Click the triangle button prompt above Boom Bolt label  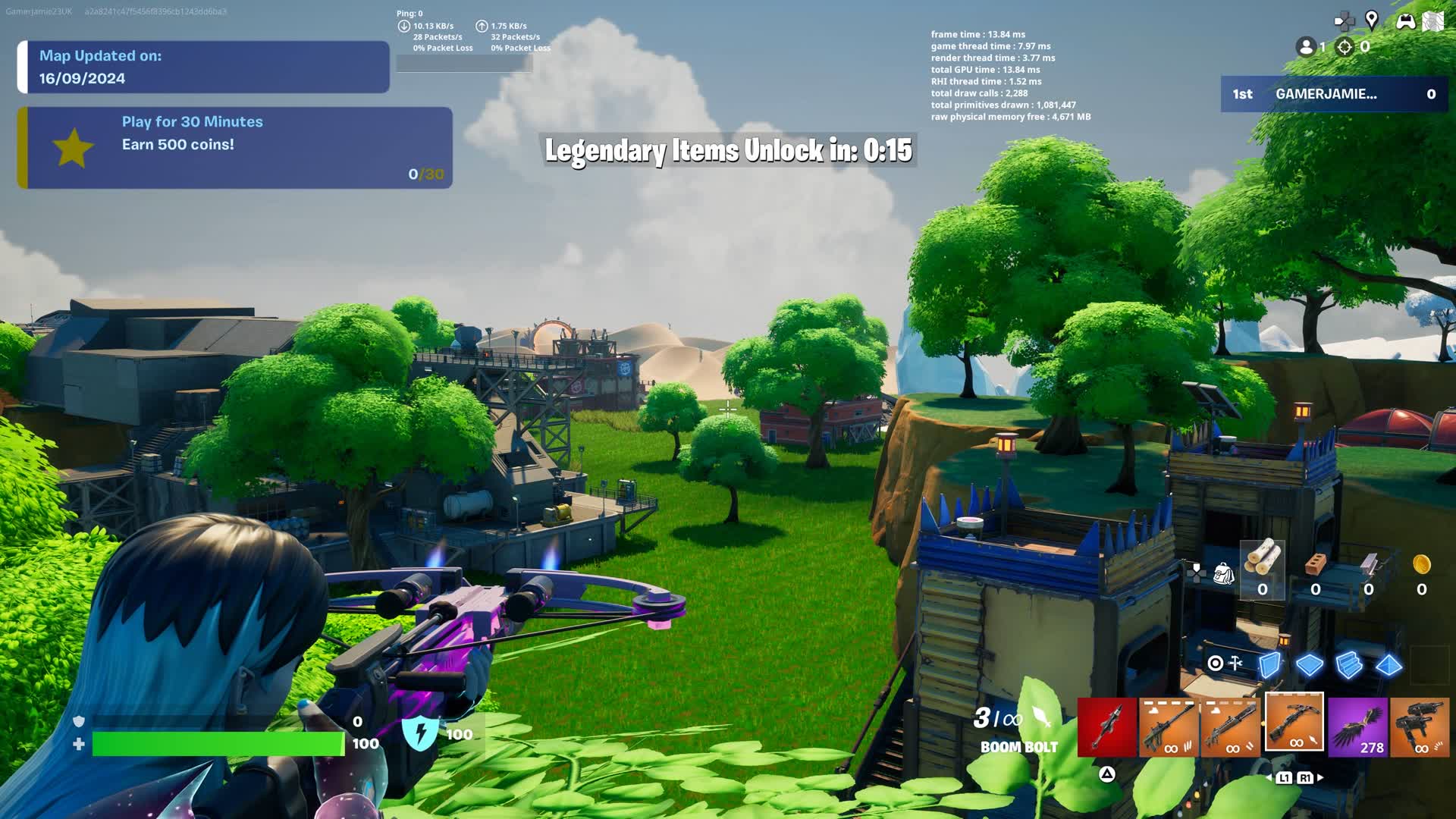pos(1107,774)
